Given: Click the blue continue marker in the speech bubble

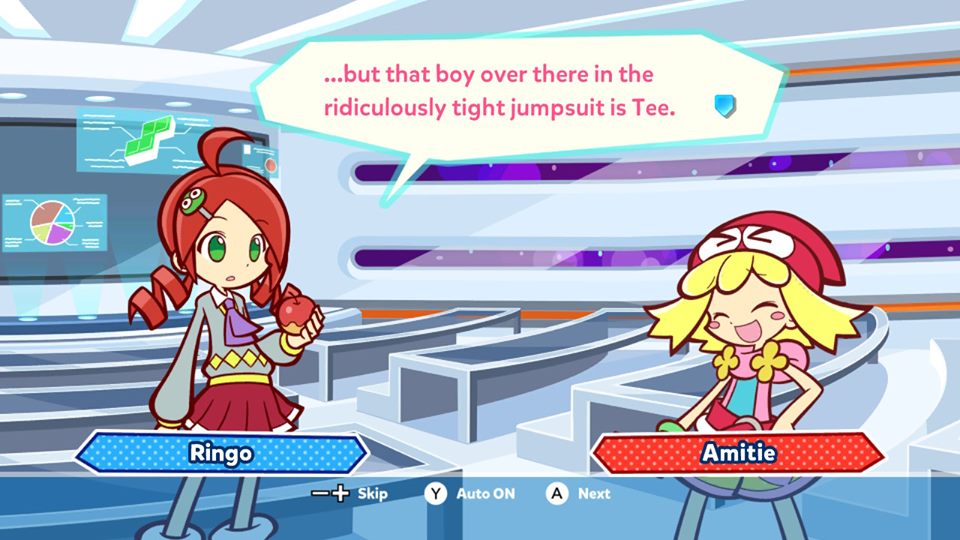Looking at the screenshot, I should [x=724, y=106].
